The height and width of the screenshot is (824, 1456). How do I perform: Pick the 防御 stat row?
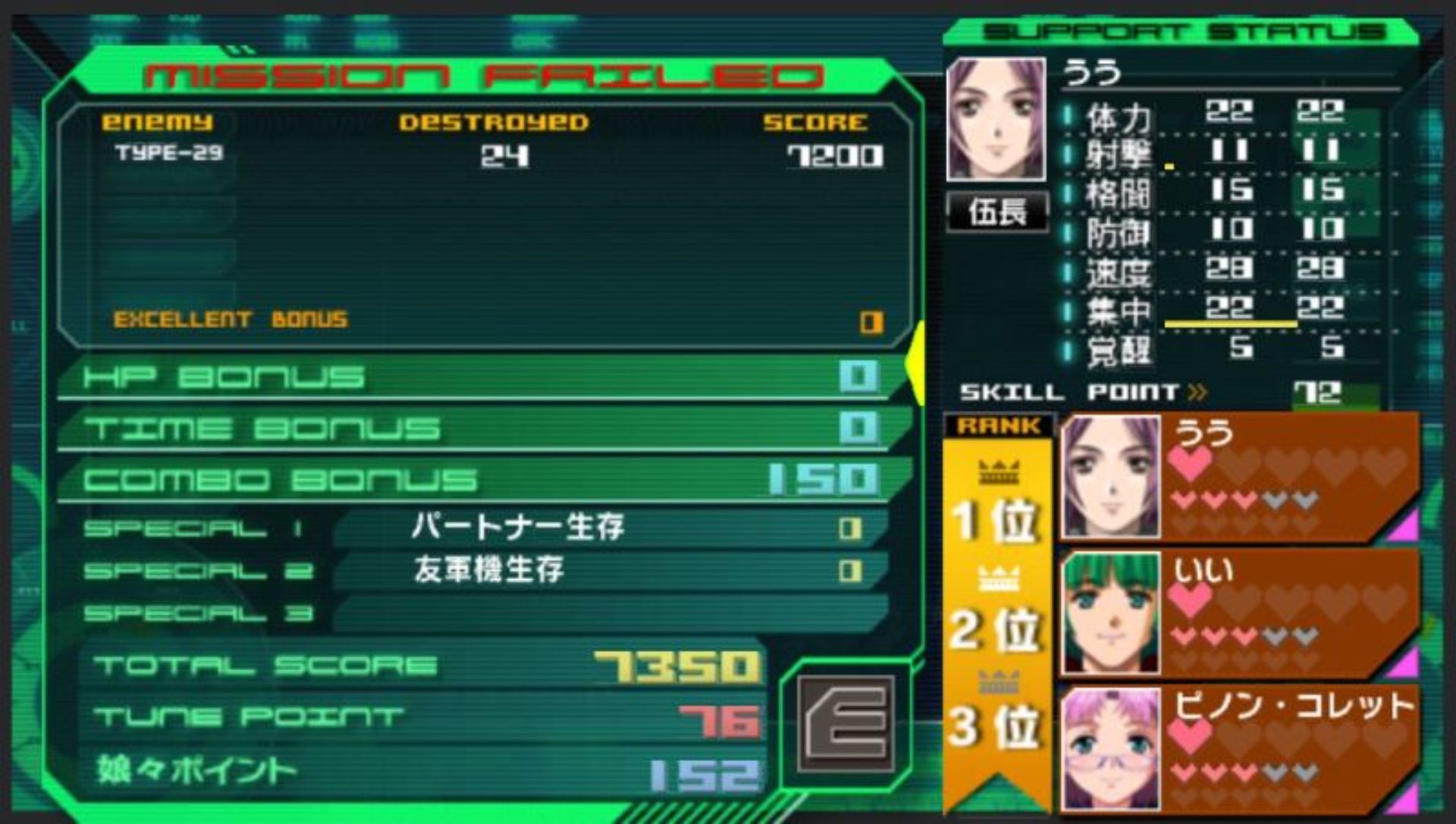click(x=1228, y=230)
